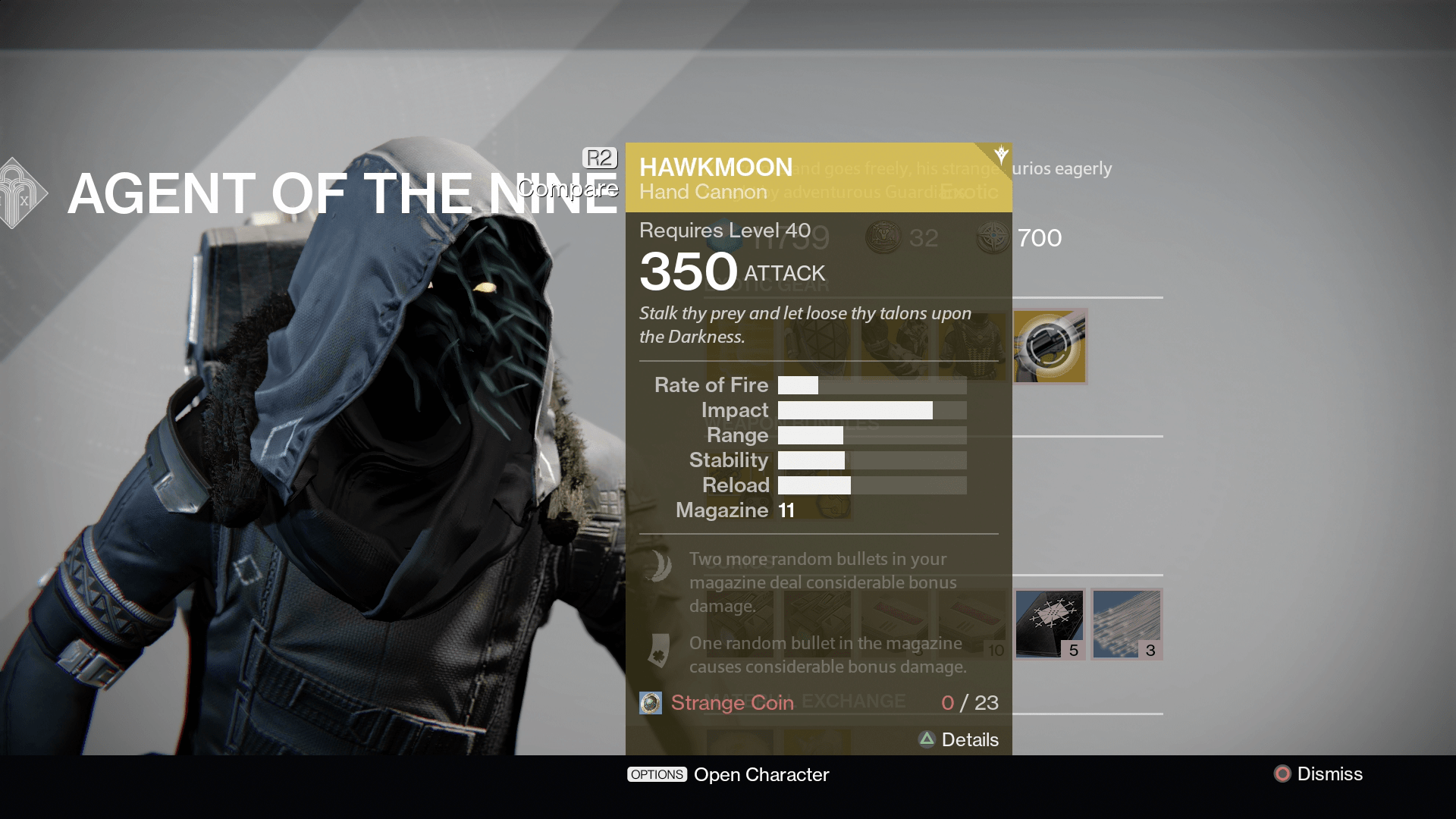Screen dimensions: 1456x819
Task: Click the exotic emblem on the Hawkmoon banner
Action: point(1001,154)
